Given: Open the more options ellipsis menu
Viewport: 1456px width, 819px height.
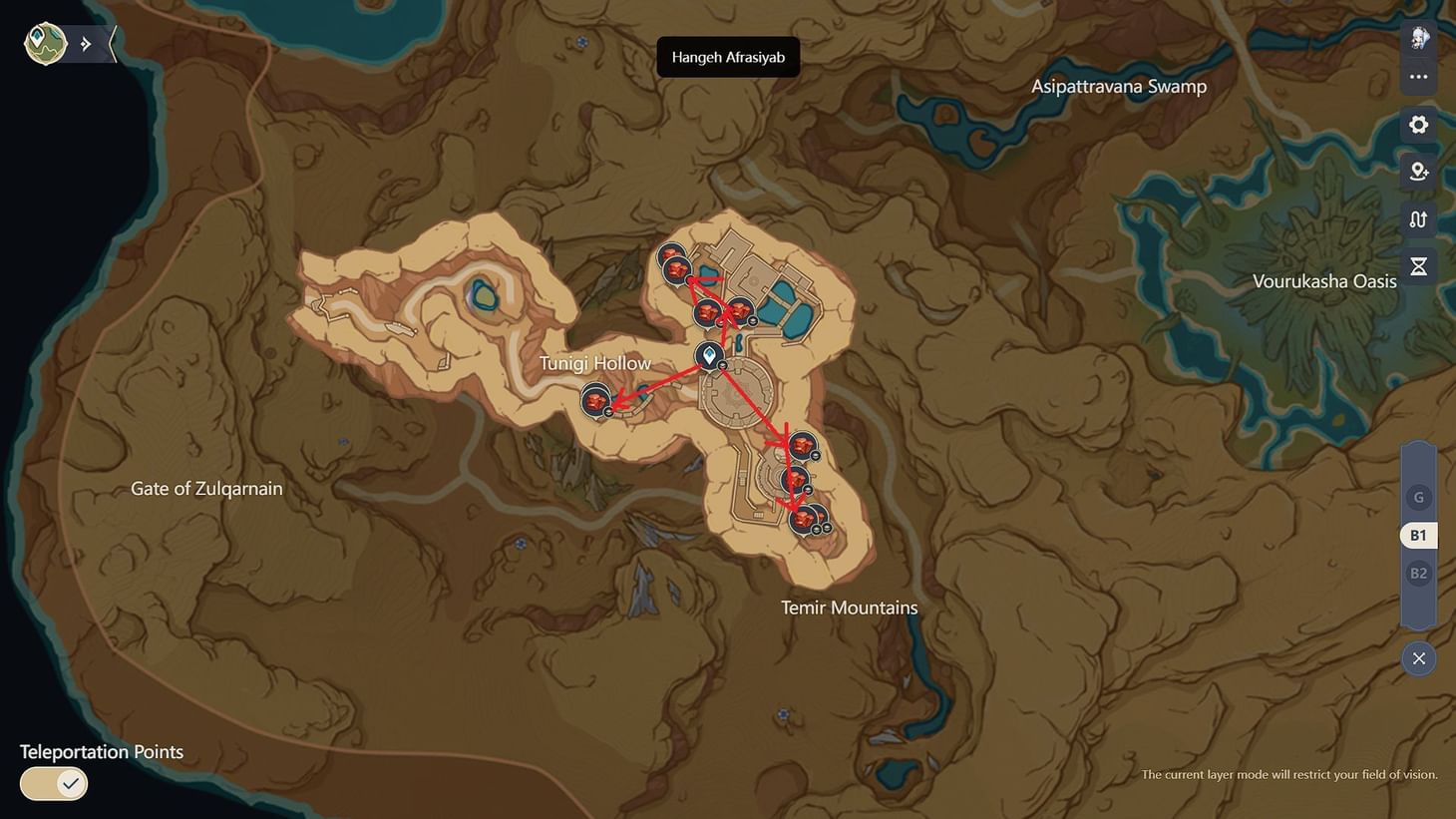Looking at the screenshot, I should coord(1418,76).
